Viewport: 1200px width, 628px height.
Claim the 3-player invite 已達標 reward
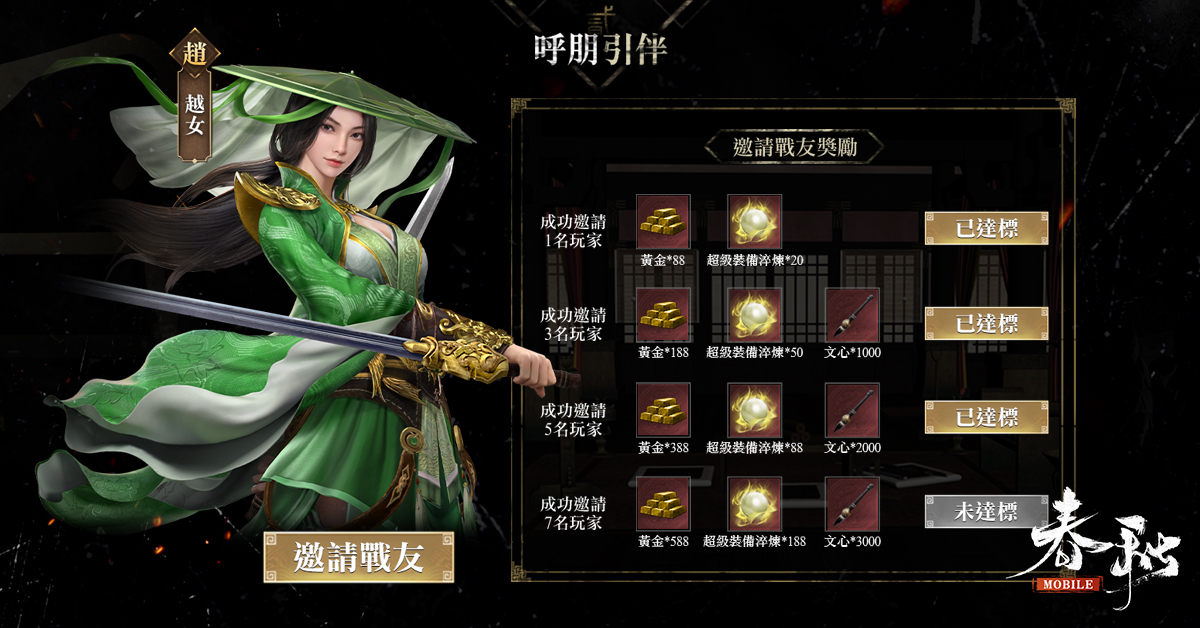tap(986, 323)
